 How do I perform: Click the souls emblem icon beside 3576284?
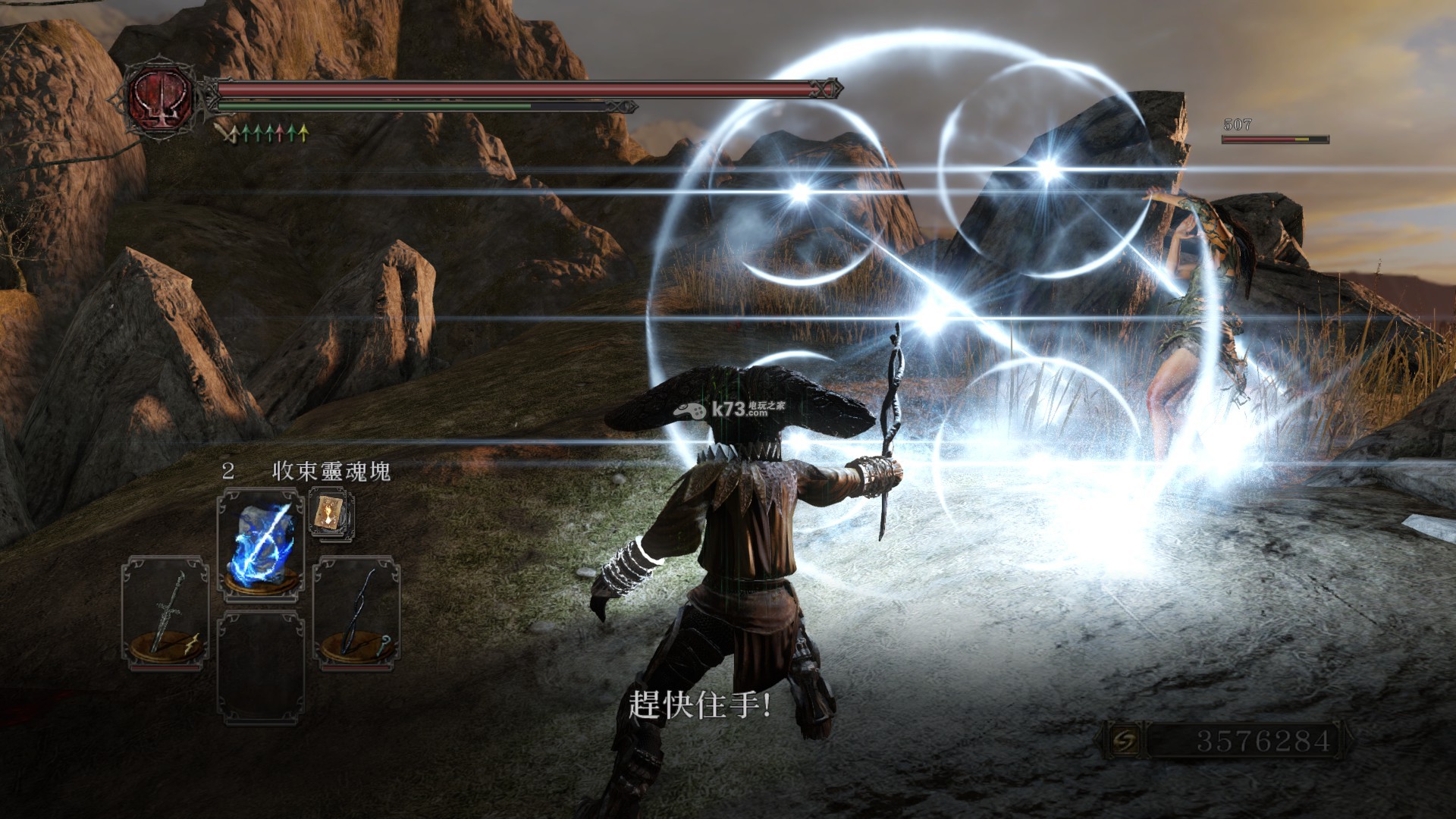click(x=1123, y=741)
